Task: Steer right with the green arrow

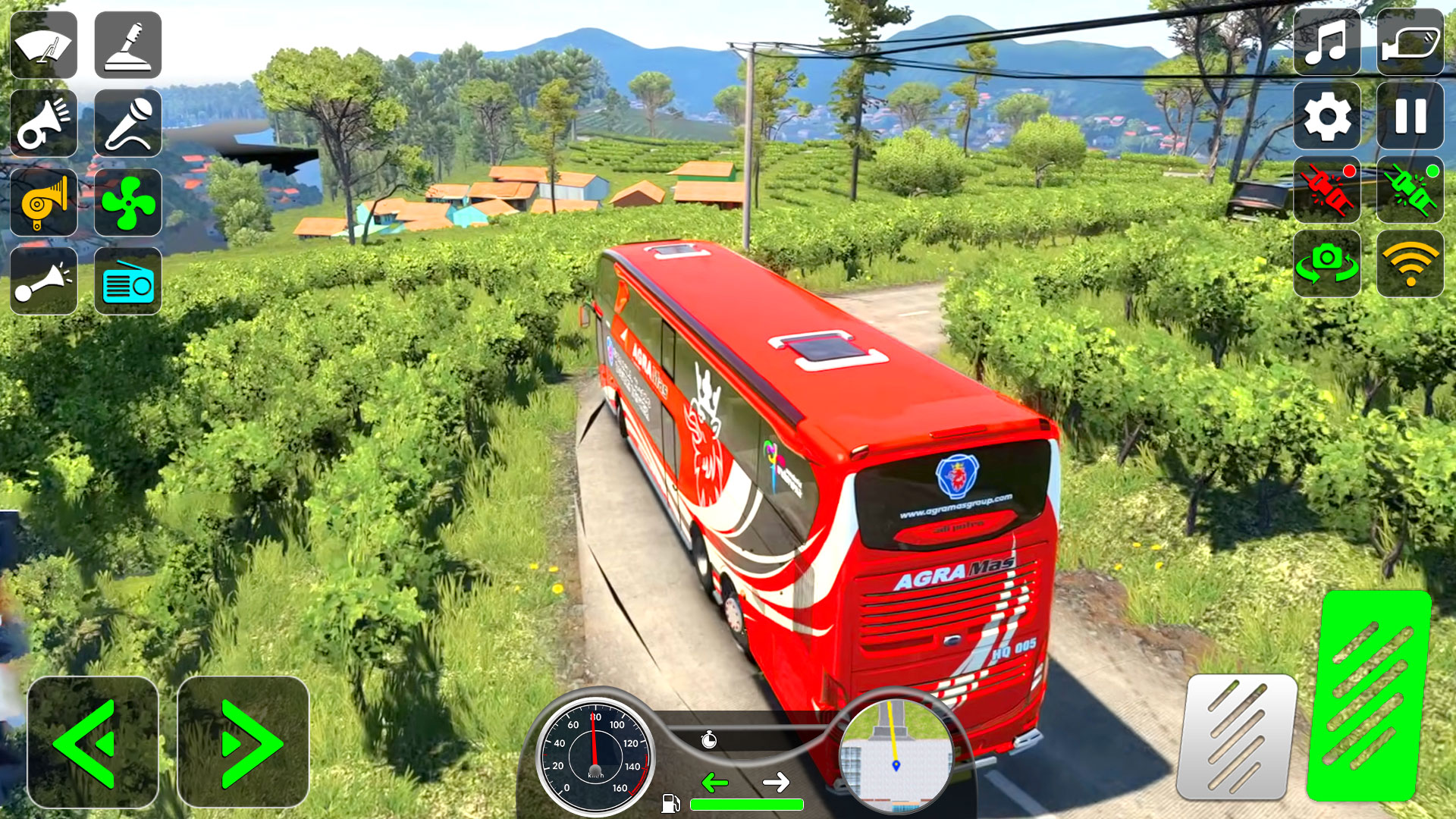Action: point(243,742)
